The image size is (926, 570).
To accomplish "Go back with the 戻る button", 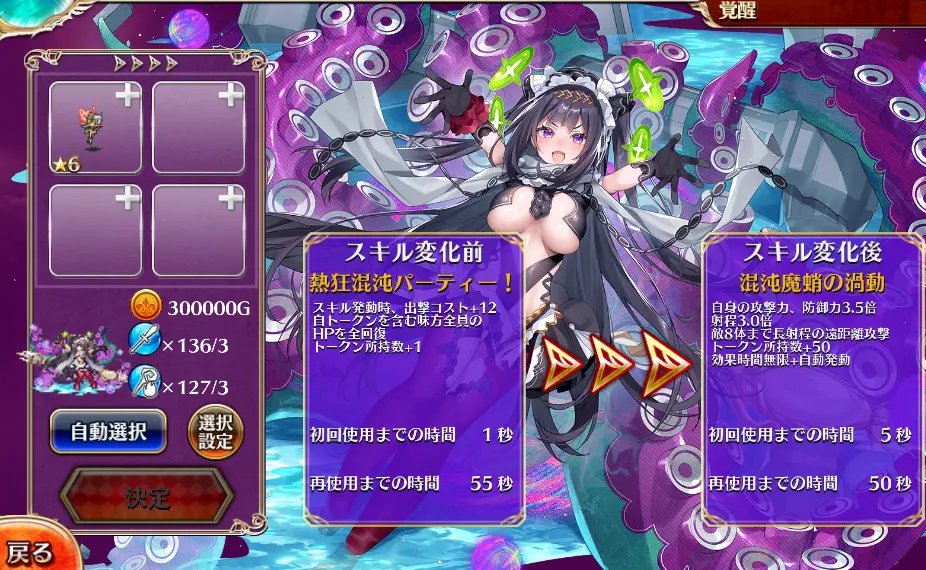I will pyautogui.click(x=32, y=552).
